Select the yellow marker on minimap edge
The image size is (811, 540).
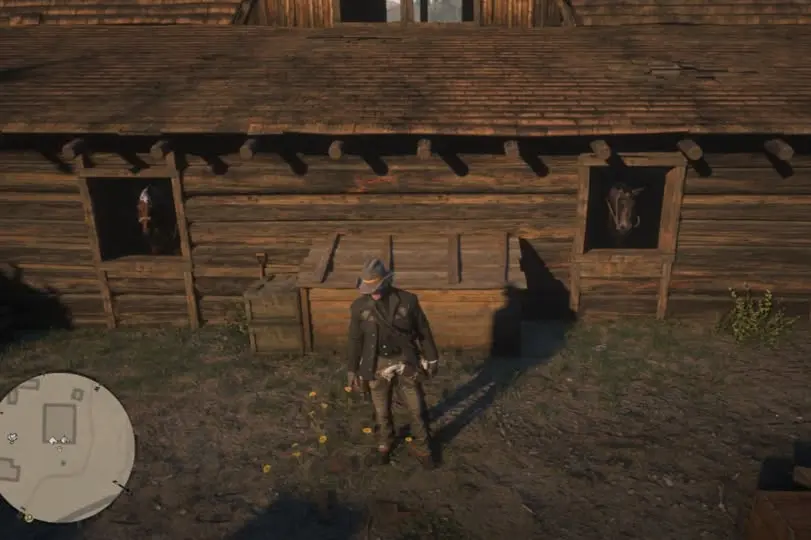(x=28, y=517)
